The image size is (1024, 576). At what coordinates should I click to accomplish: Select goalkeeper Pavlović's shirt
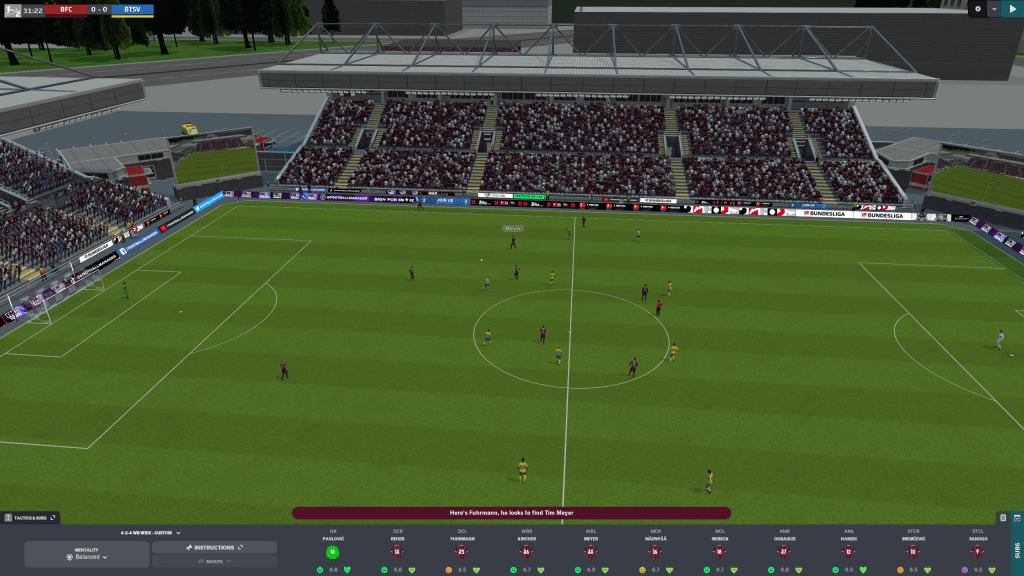tap(333, 551)
